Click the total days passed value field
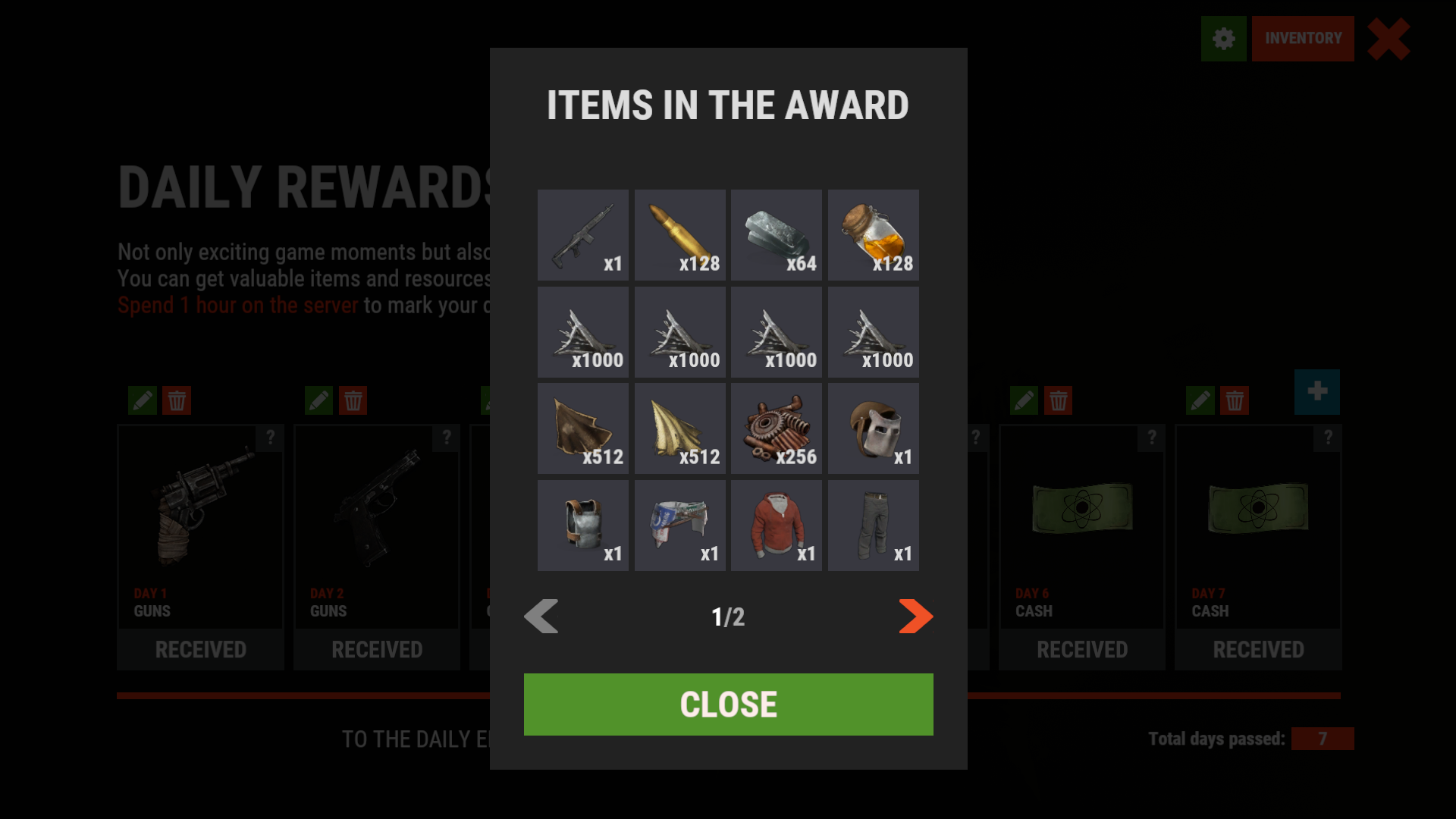The height and width of the screenshot is (819, 1456). 1323,738
